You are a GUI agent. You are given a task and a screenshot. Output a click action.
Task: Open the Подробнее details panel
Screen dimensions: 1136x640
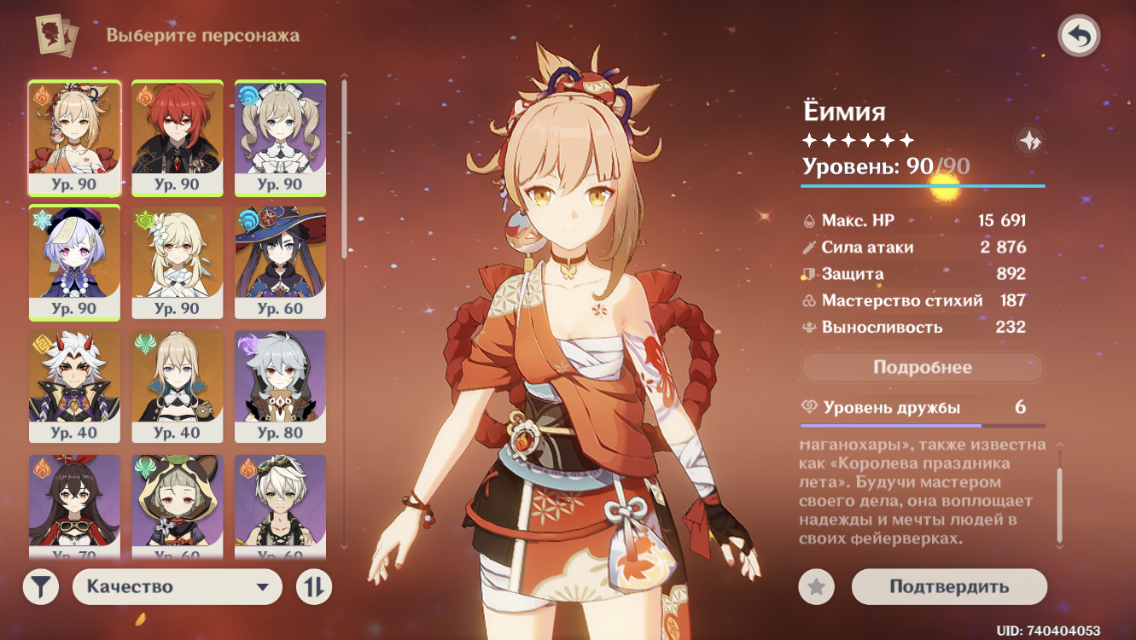[x=922, y=367]
